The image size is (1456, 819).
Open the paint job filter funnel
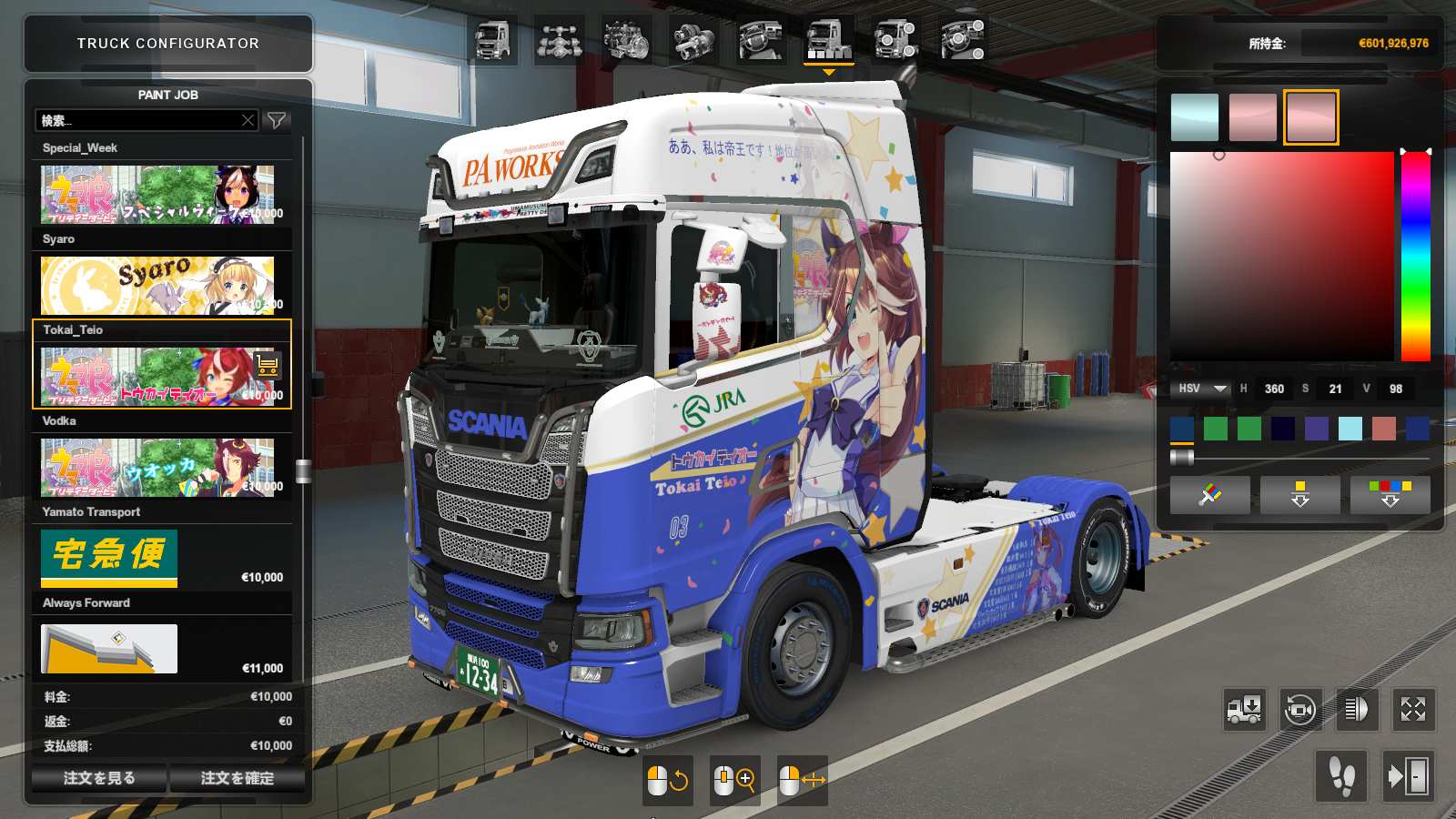tap(277, 120)
